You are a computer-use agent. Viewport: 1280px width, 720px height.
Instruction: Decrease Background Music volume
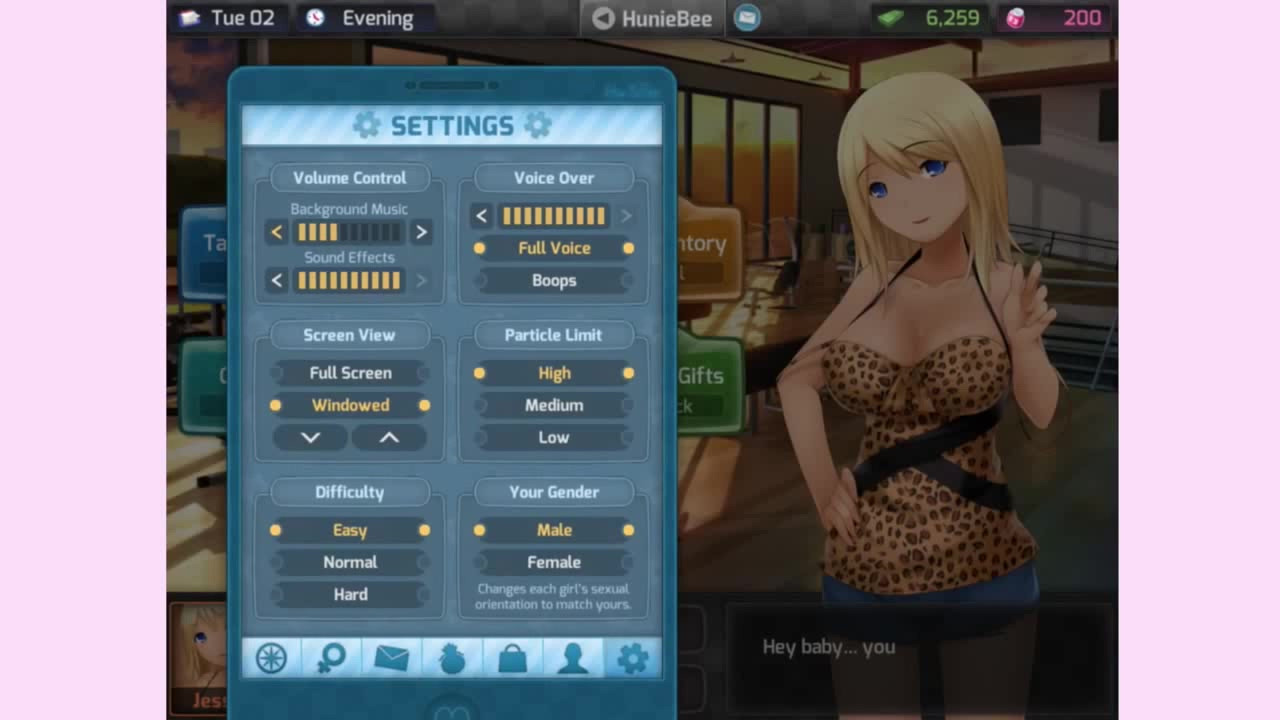click(277, 232)
